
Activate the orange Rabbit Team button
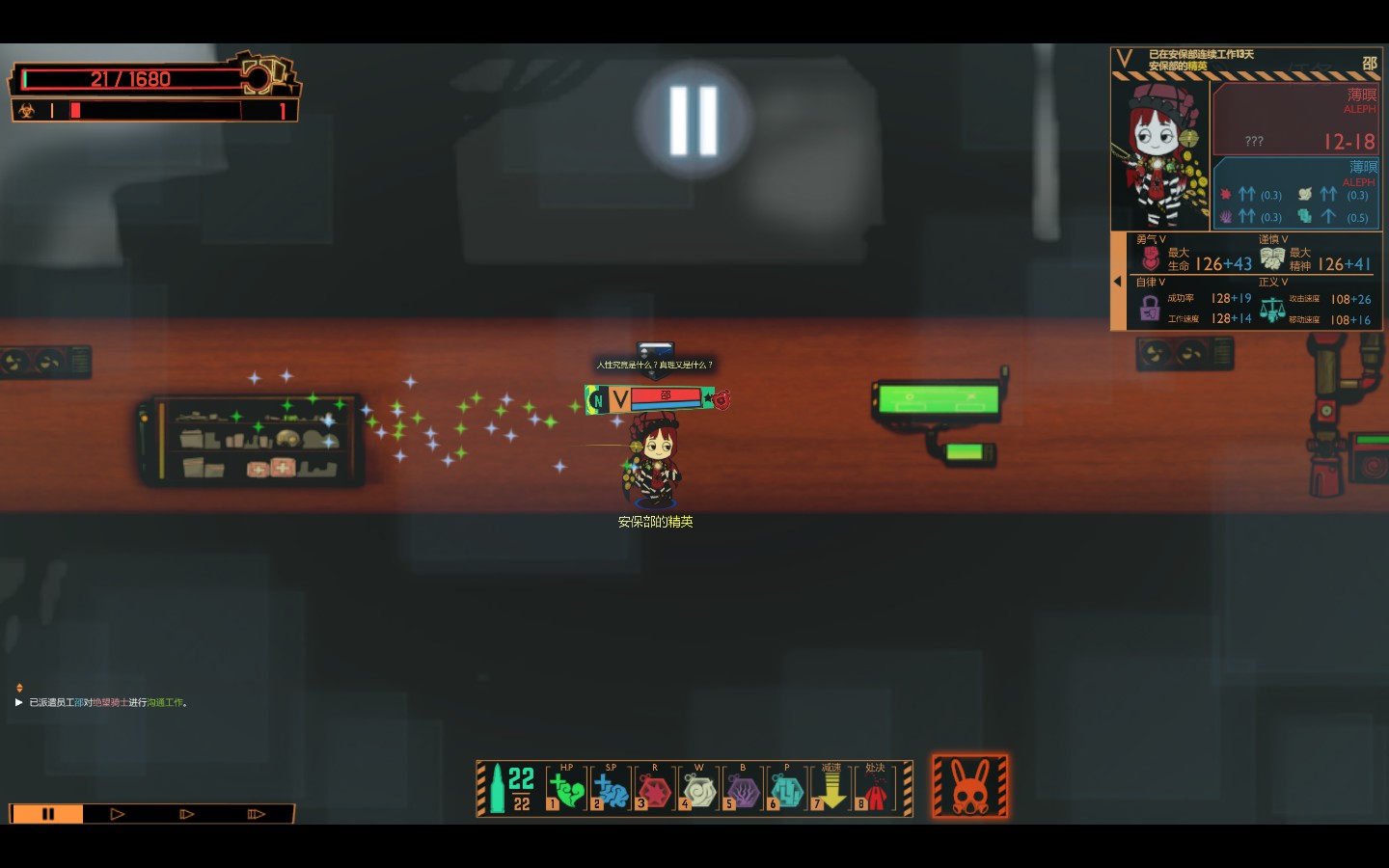(970, 787)
